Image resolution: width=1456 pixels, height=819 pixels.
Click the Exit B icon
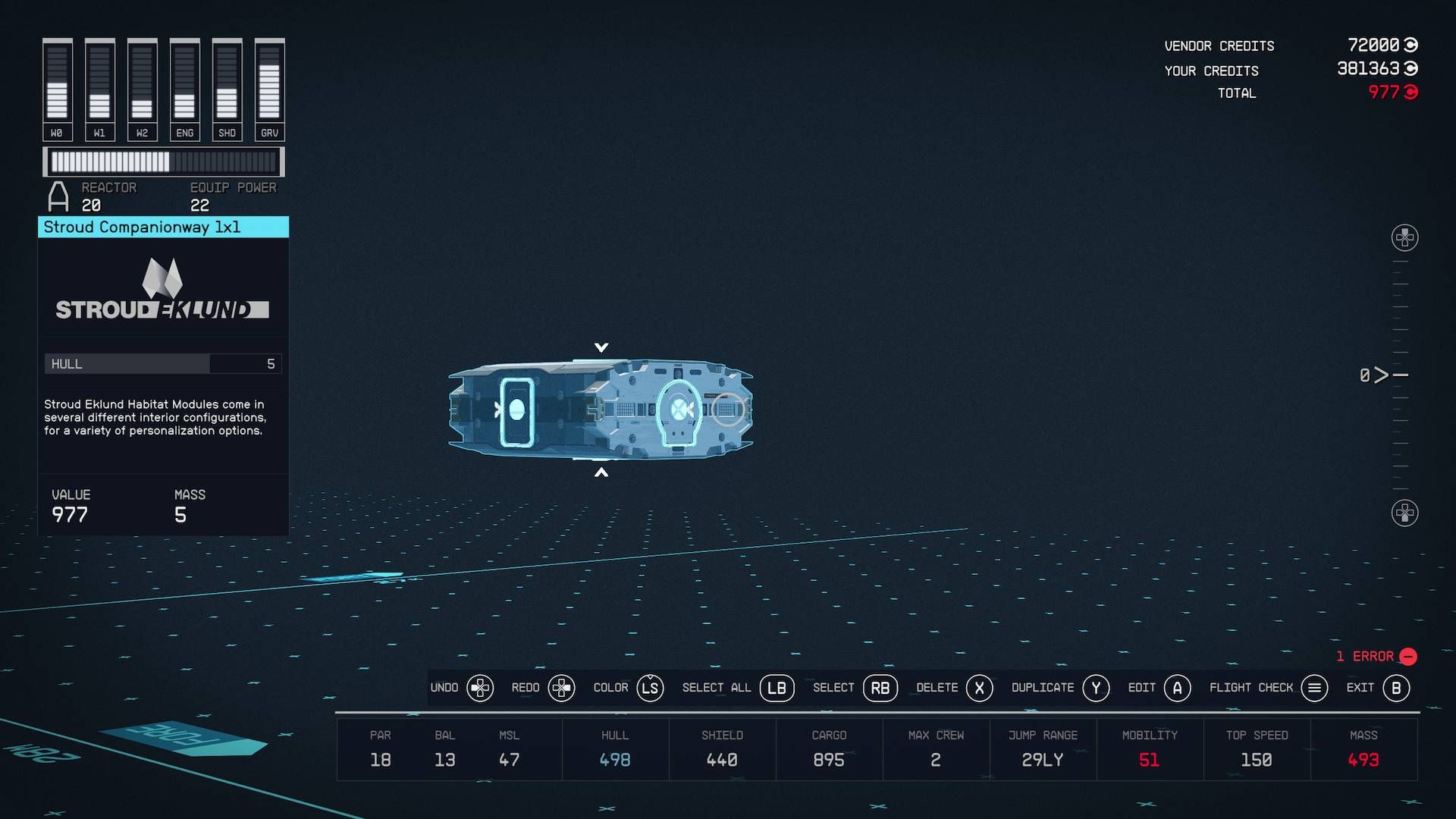point(1395,688)
